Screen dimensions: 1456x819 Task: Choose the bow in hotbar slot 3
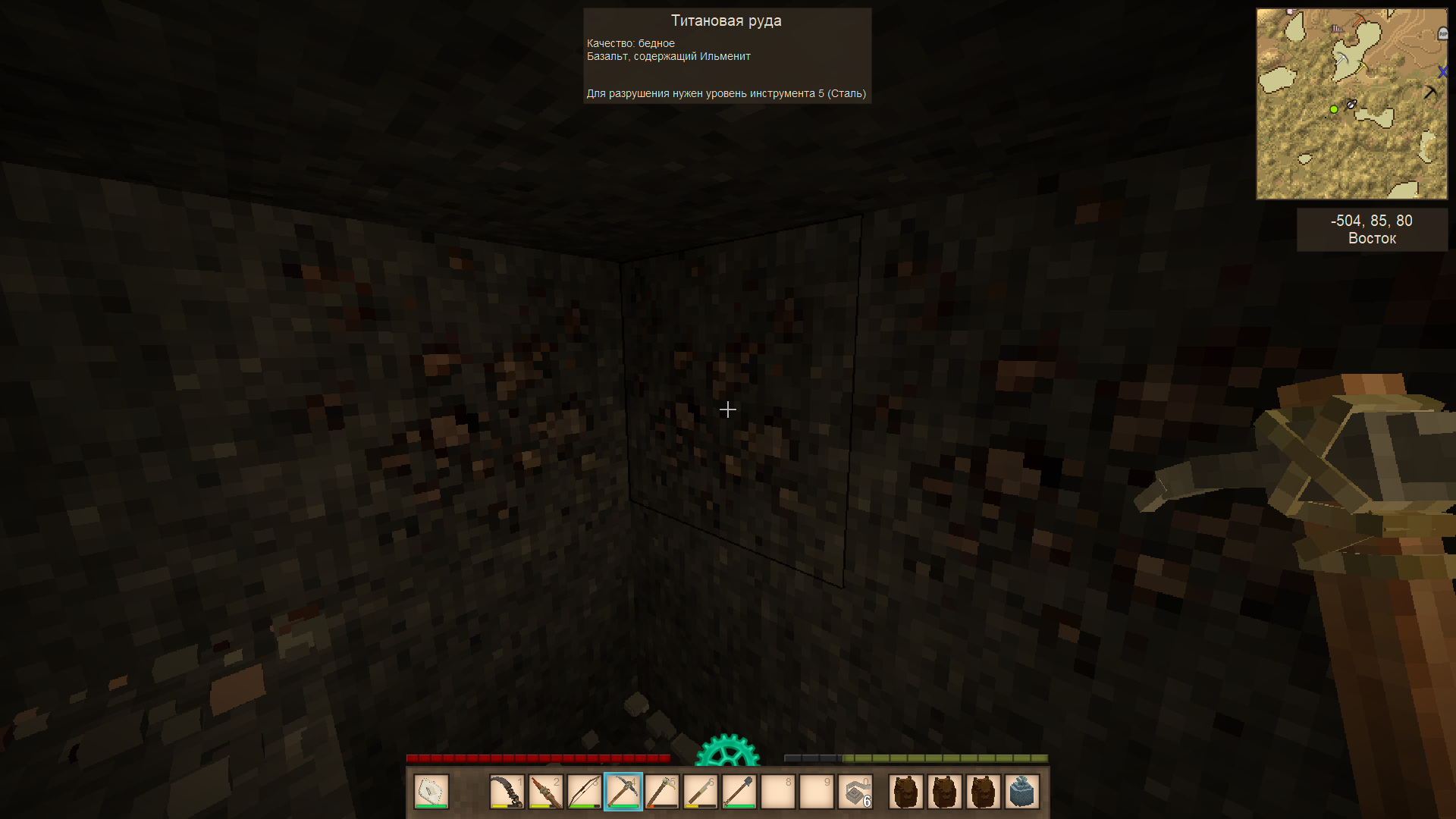[x=585, y=792]
